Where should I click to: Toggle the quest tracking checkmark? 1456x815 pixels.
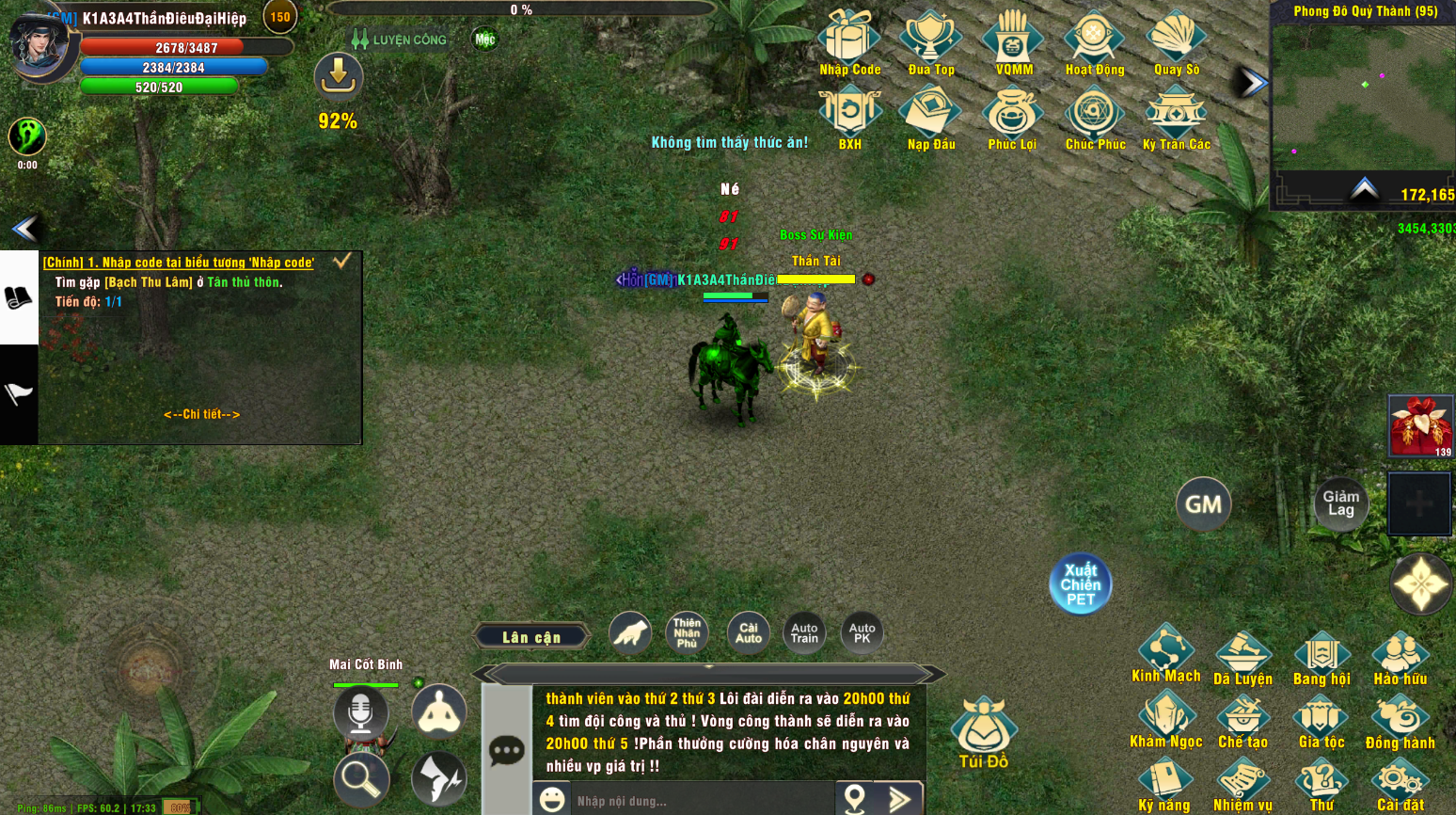[343, 262]
